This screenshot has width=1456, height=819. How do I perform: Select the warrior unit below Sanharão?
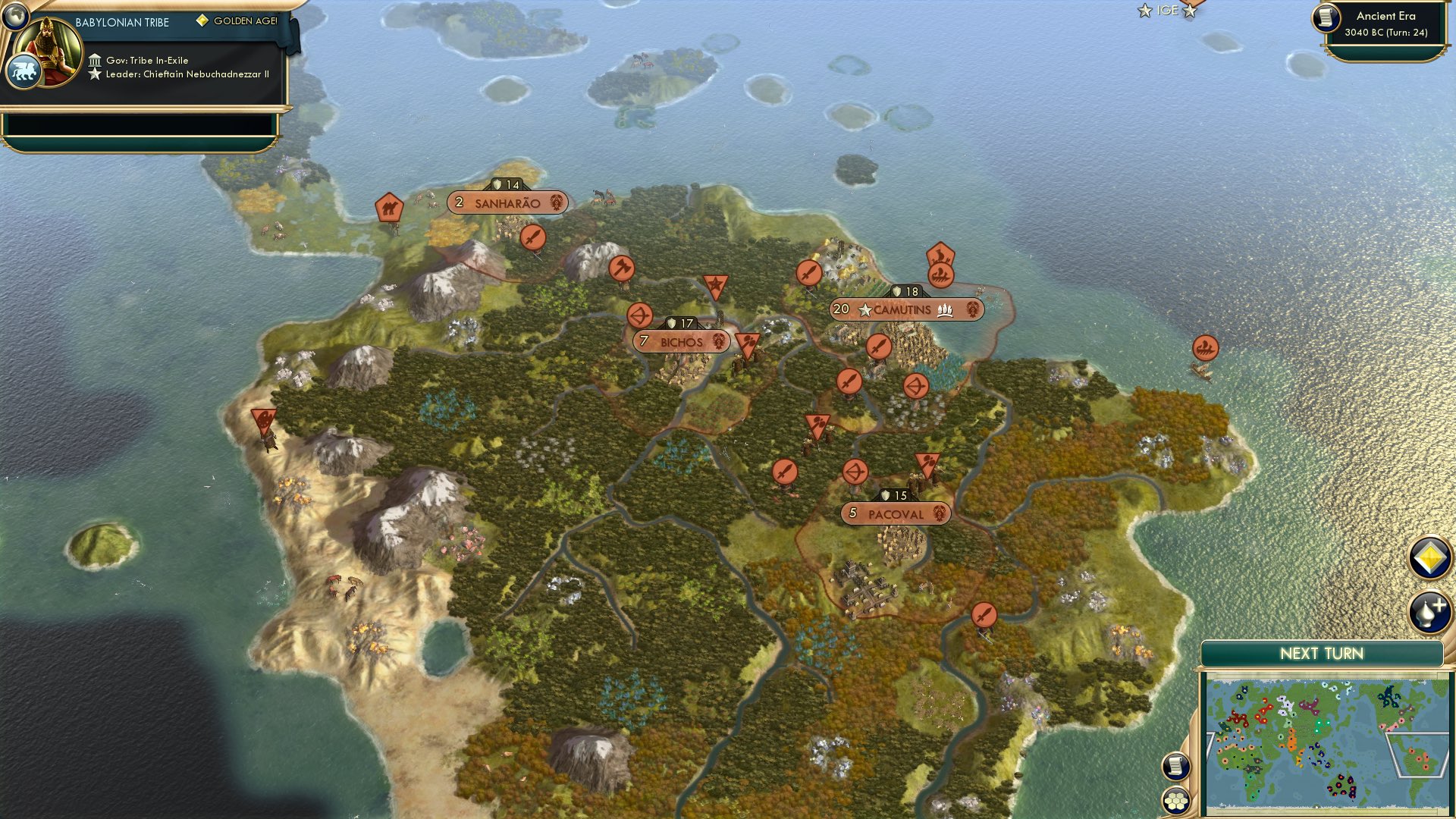coord(532,237)
